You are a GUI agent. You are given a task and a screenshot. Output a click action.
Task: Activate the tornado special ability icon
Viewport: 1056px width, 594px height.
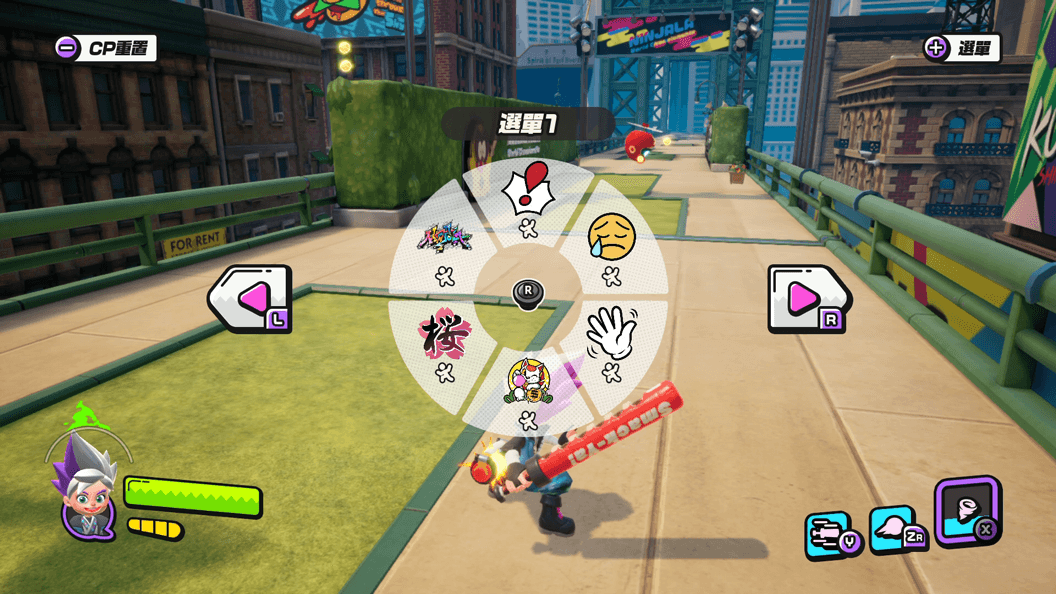click(967, 511)
